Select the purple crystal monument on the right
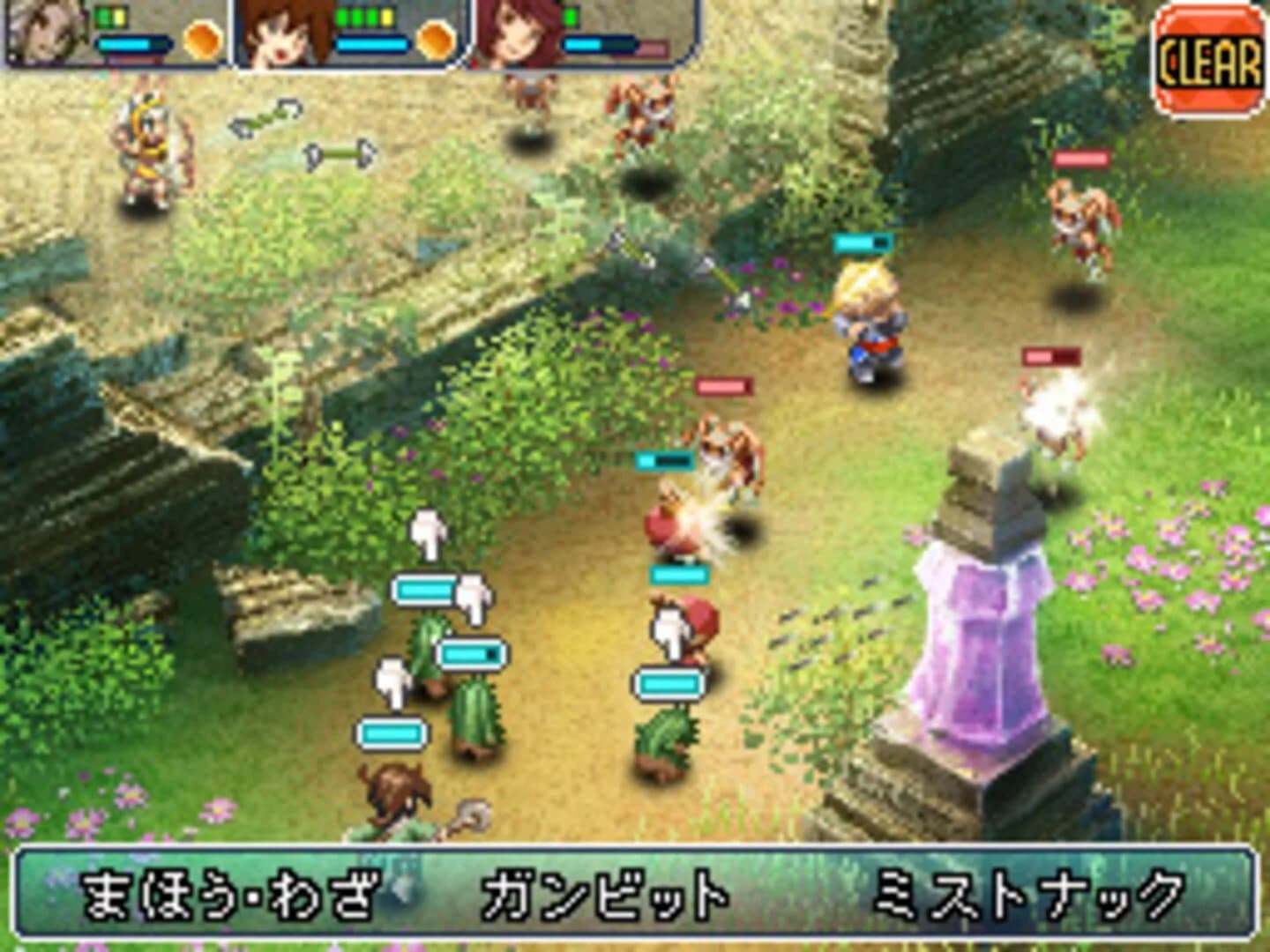Image resolution: width=1270 pixels, height=952 pixels. pyautogui.click(x=979, y=643)
